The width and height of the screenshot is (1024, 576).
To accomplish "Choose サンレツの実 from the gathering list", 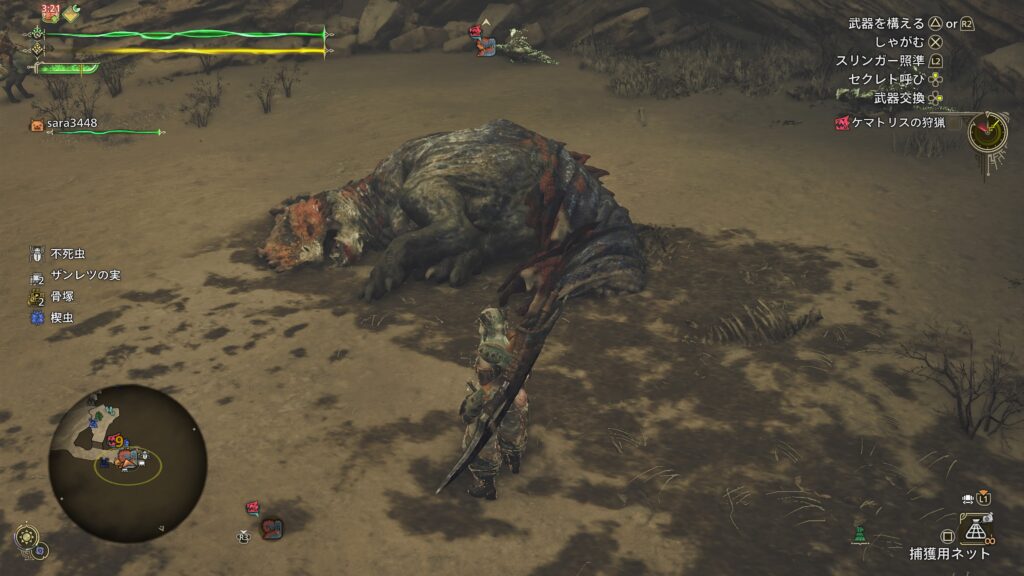I will 85,275.
